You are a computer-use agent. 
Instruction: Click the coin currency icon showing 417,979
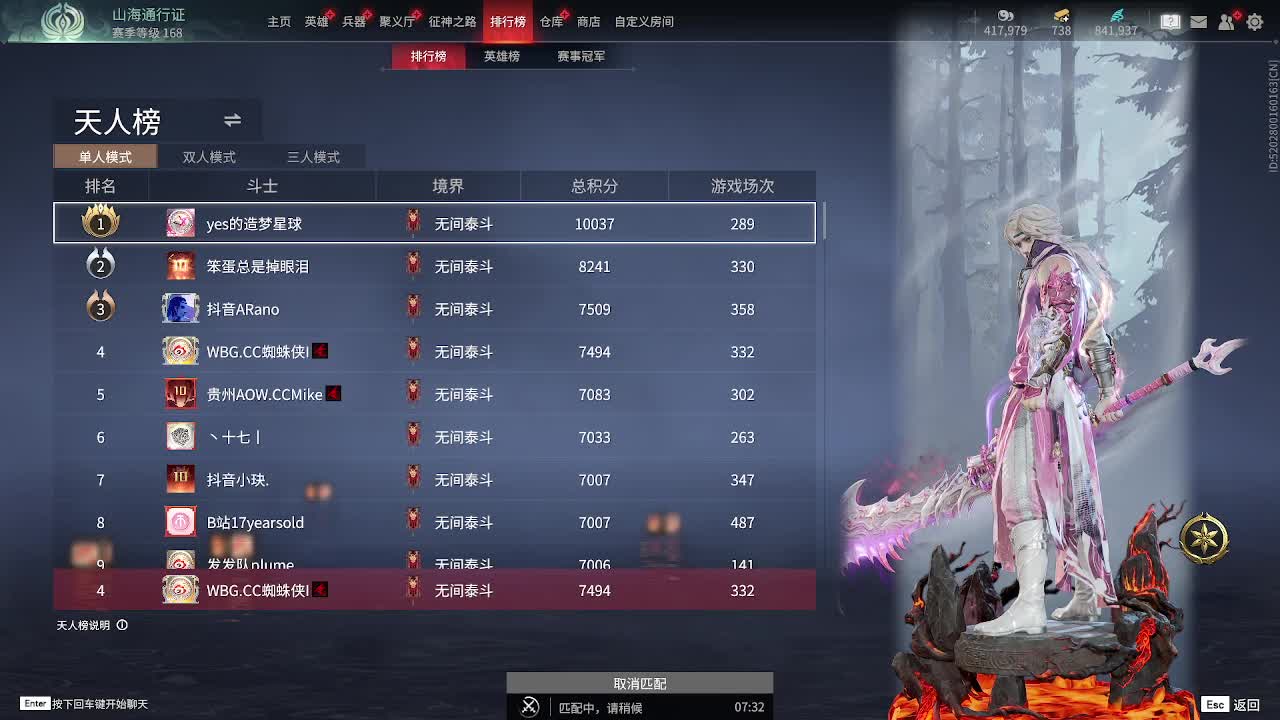coord(1004,15)
